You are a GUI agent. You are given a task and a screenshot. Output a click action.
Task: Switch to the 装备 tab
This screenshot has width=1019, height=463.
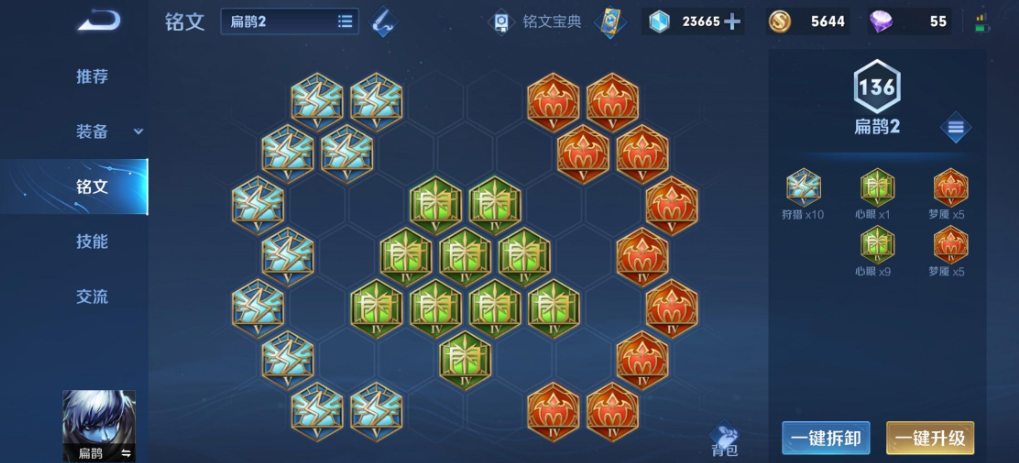(x=92, y=132)
